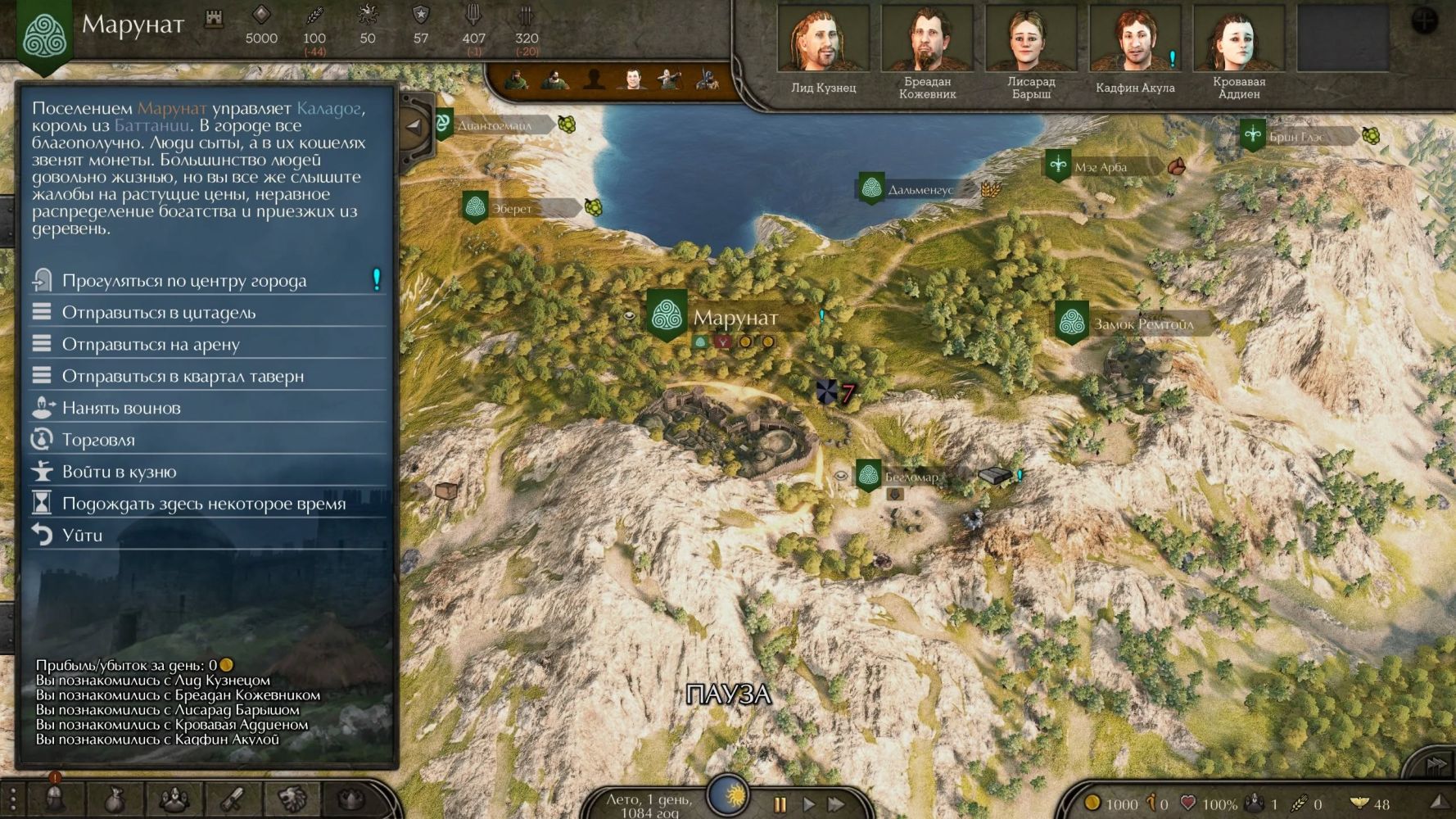
Task: Open Кадфин Акула's portrait
Action: tap(1135, 41)
